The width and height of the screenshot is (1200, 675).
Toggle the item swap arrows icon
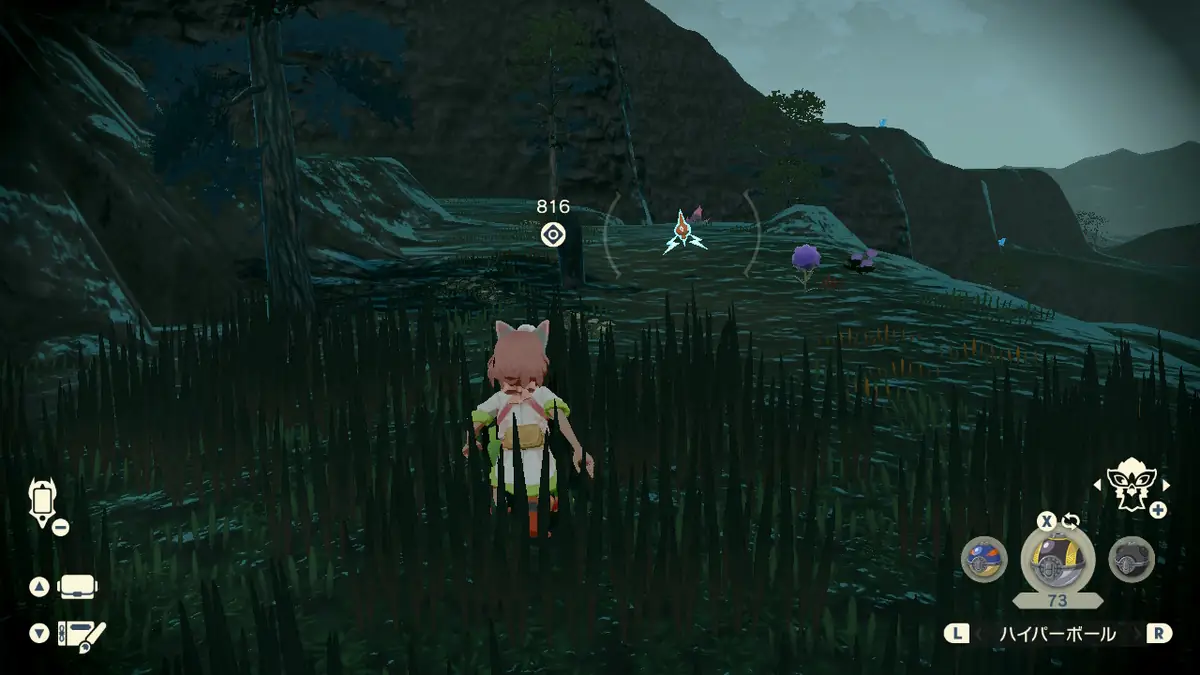click(1071, 521)
